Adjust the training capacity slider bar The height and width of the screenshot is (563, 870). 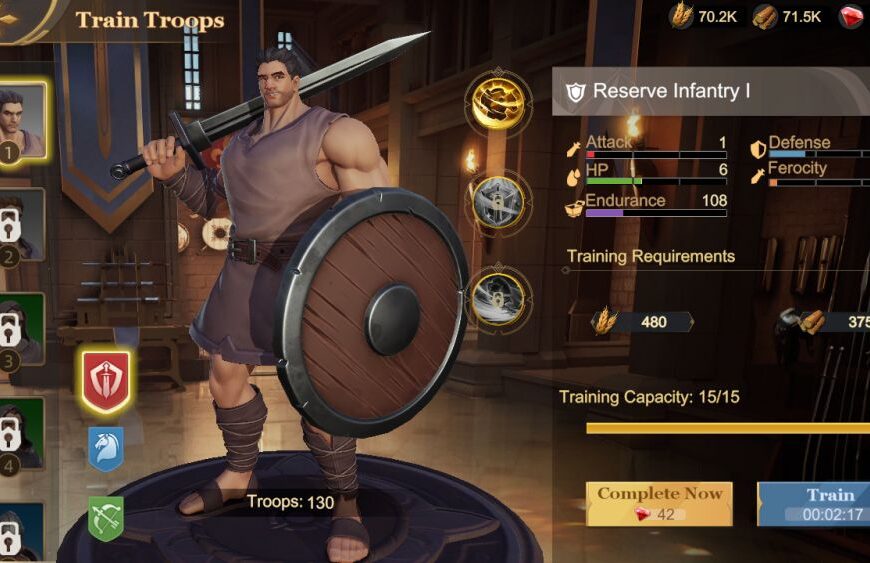click(x=727, y=428)
